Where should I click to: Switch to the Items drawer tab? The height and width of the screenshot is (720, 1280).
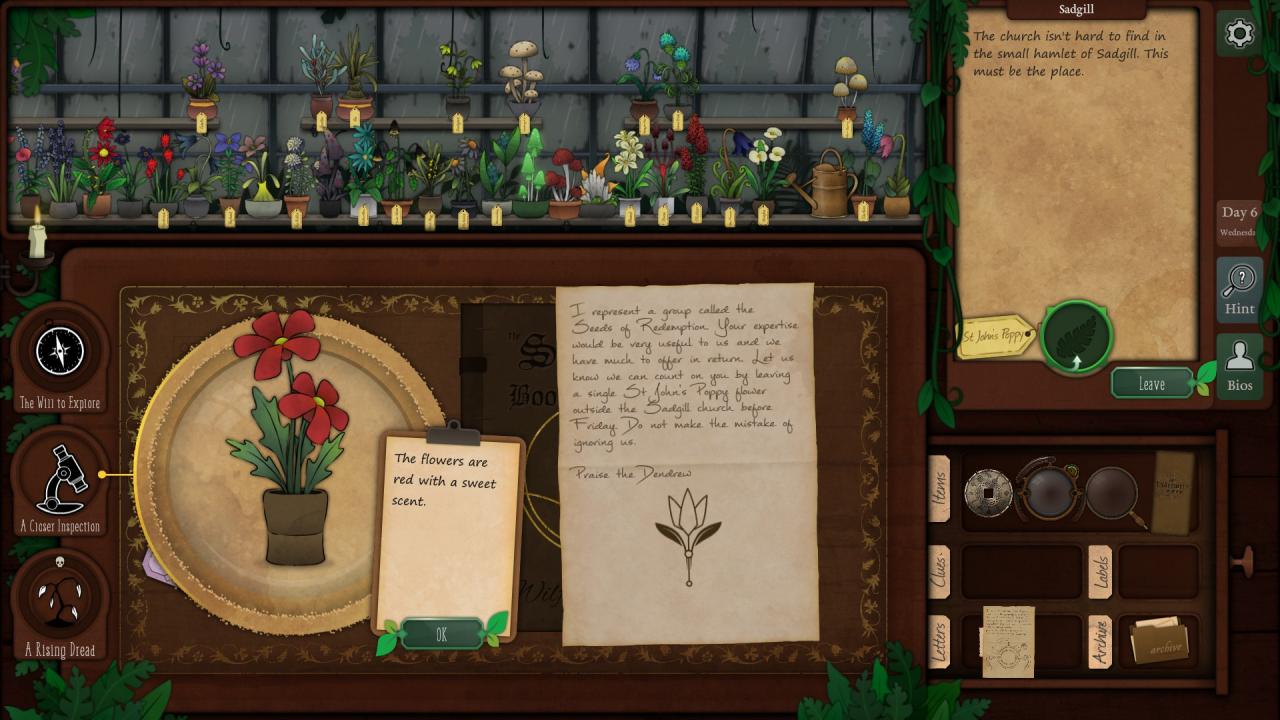939,490
